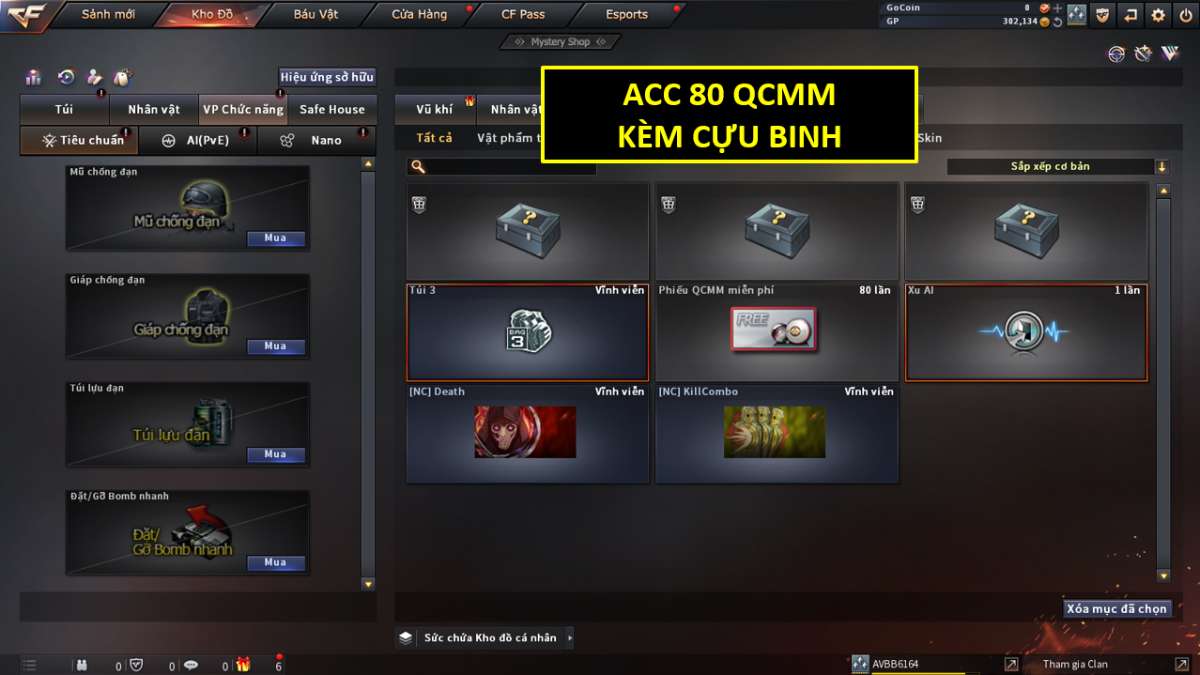Select the Túi 3 inventory item
Viewport: 1200px width, 675px height.
(x=527, y=332)
